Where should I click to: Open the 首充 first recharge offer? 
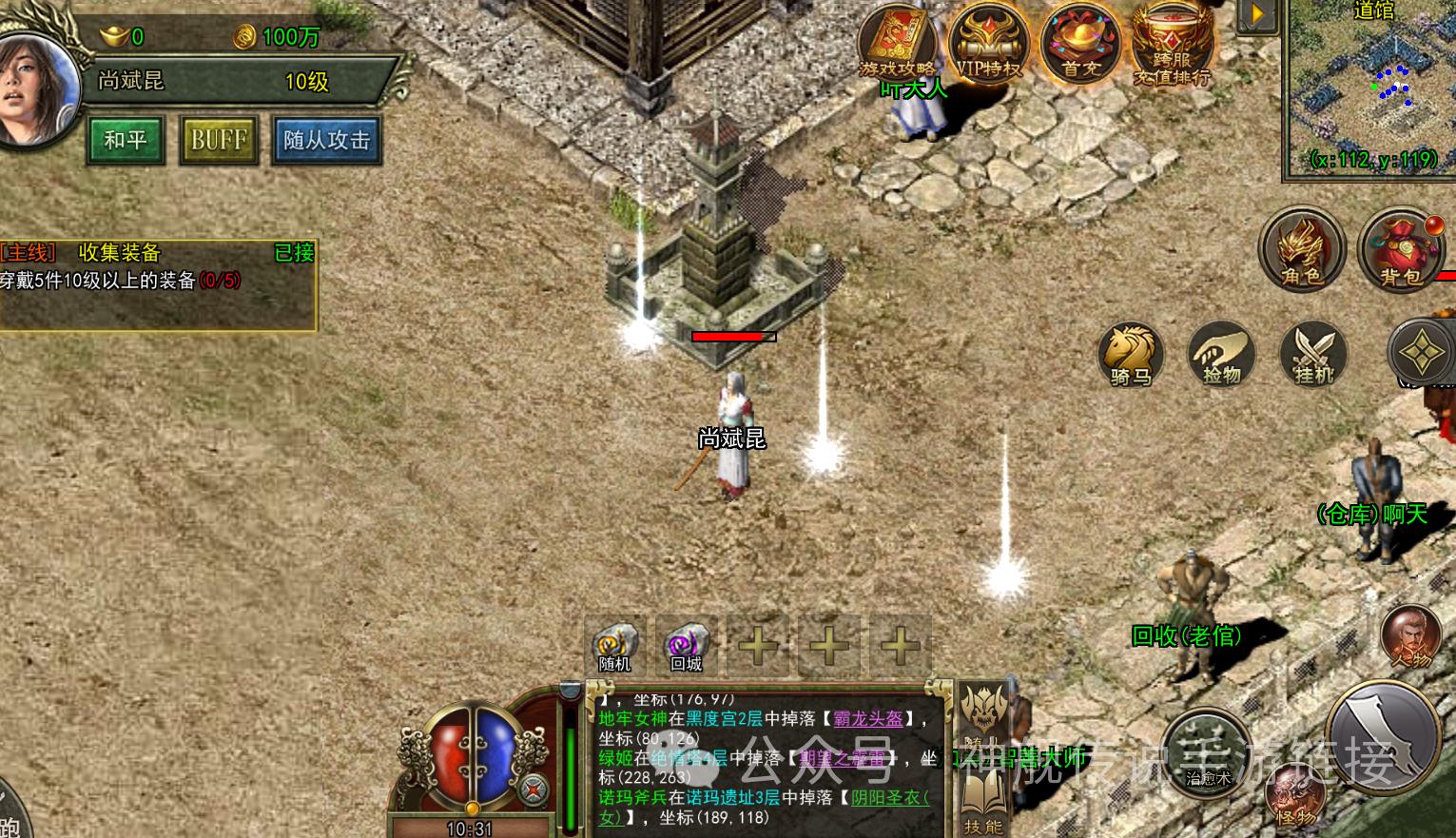pos(1081,43)
